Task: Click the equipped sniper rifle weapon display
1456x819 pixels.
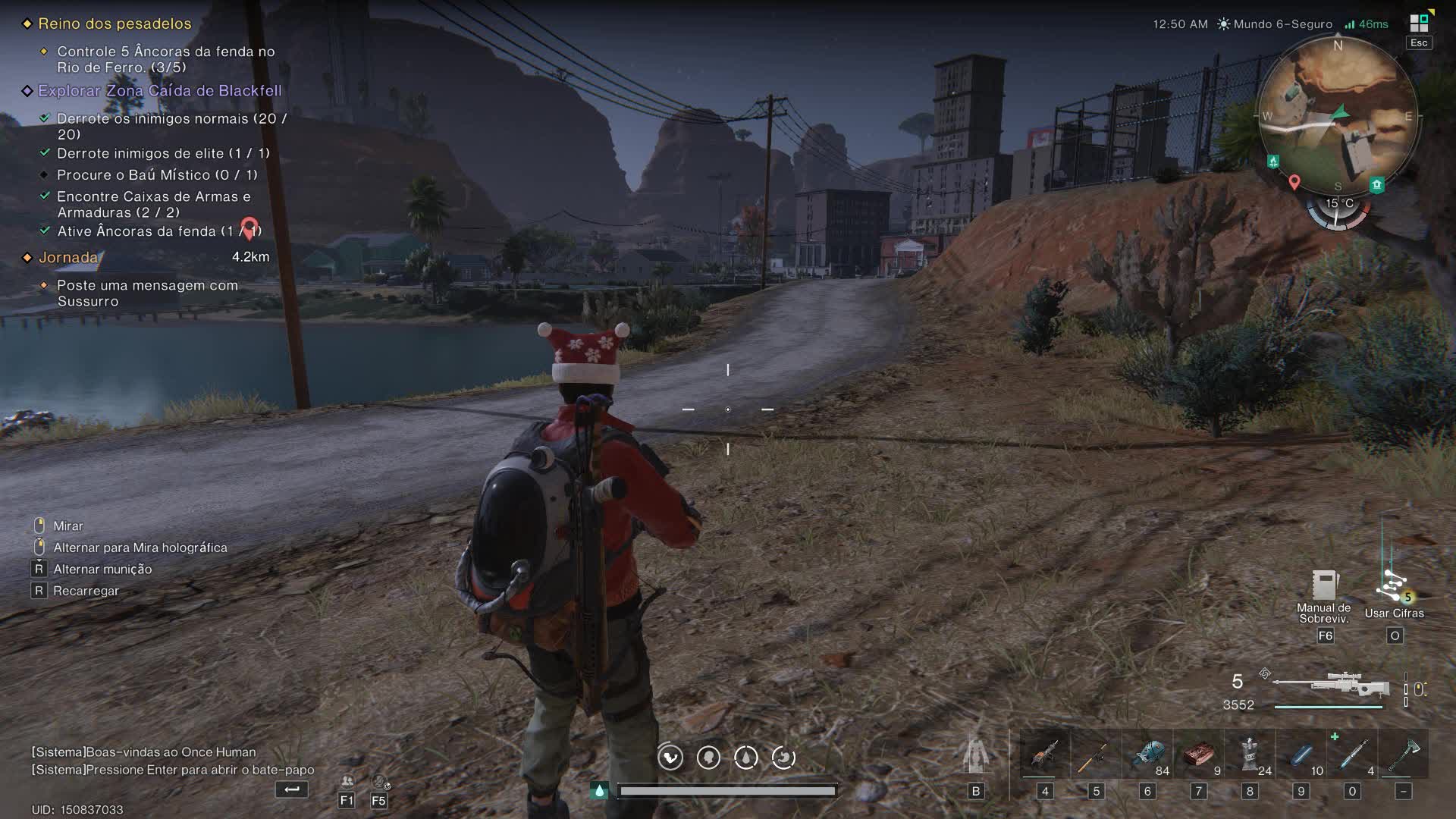Action: tap(1331, 686)
